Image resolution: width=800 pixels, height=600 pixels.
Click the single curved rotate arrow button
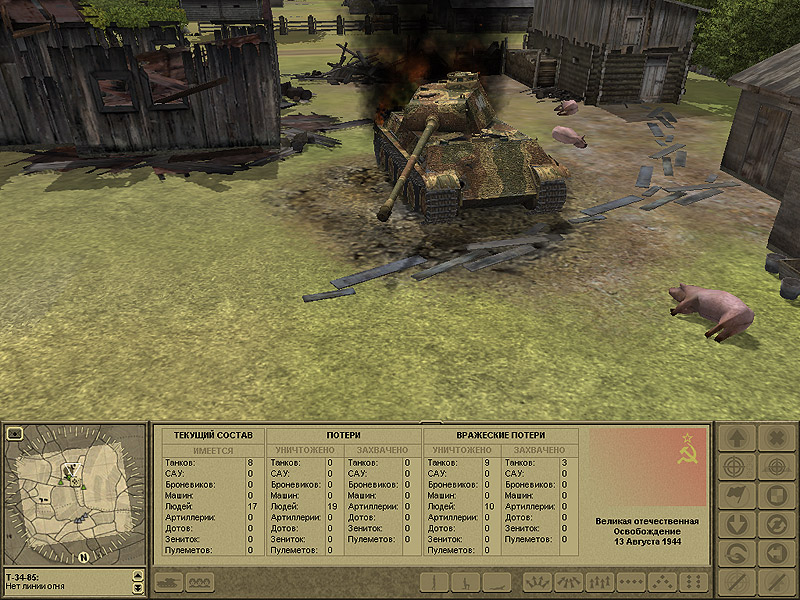click(736, 553)
